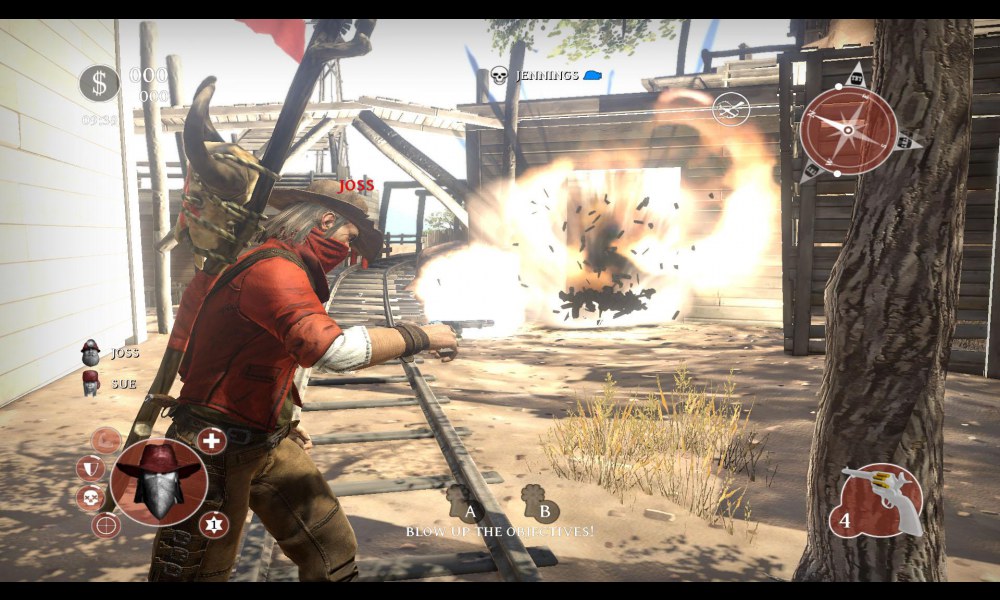Choose the shield skill icon

90,468
